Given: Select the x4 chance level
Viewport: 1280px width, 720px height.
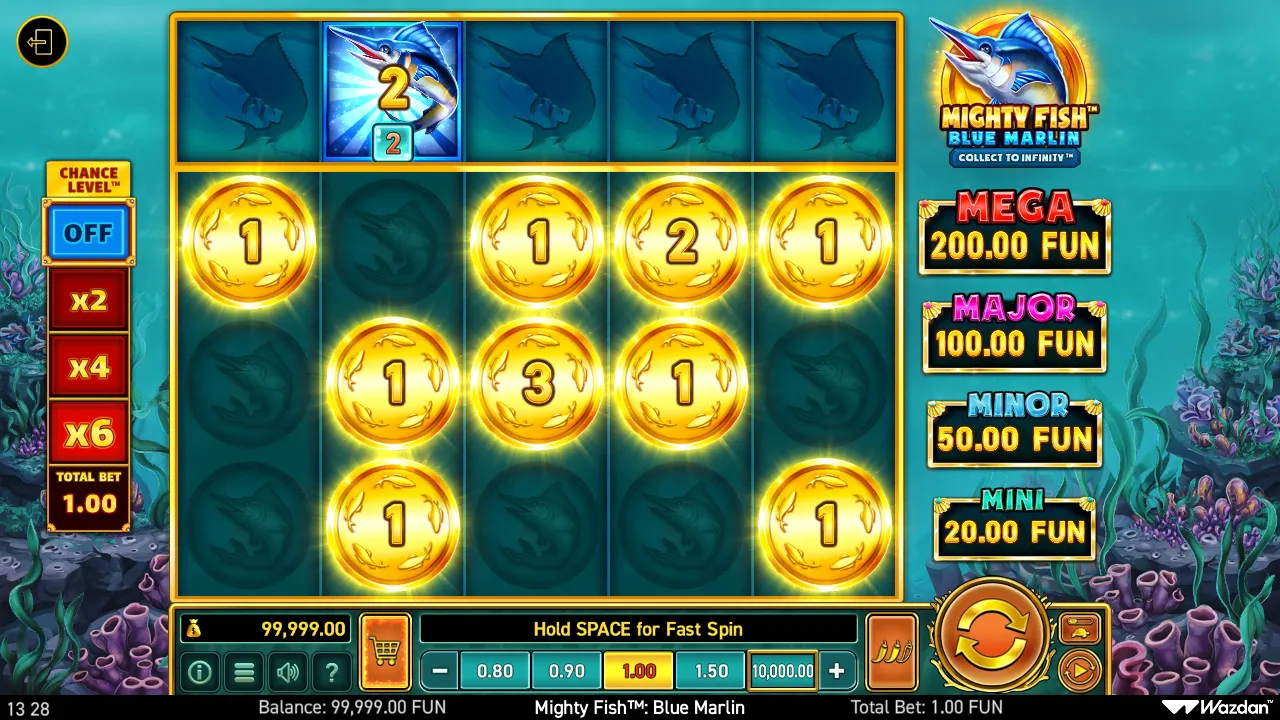Looking at the screenshot, I should 89,366.
